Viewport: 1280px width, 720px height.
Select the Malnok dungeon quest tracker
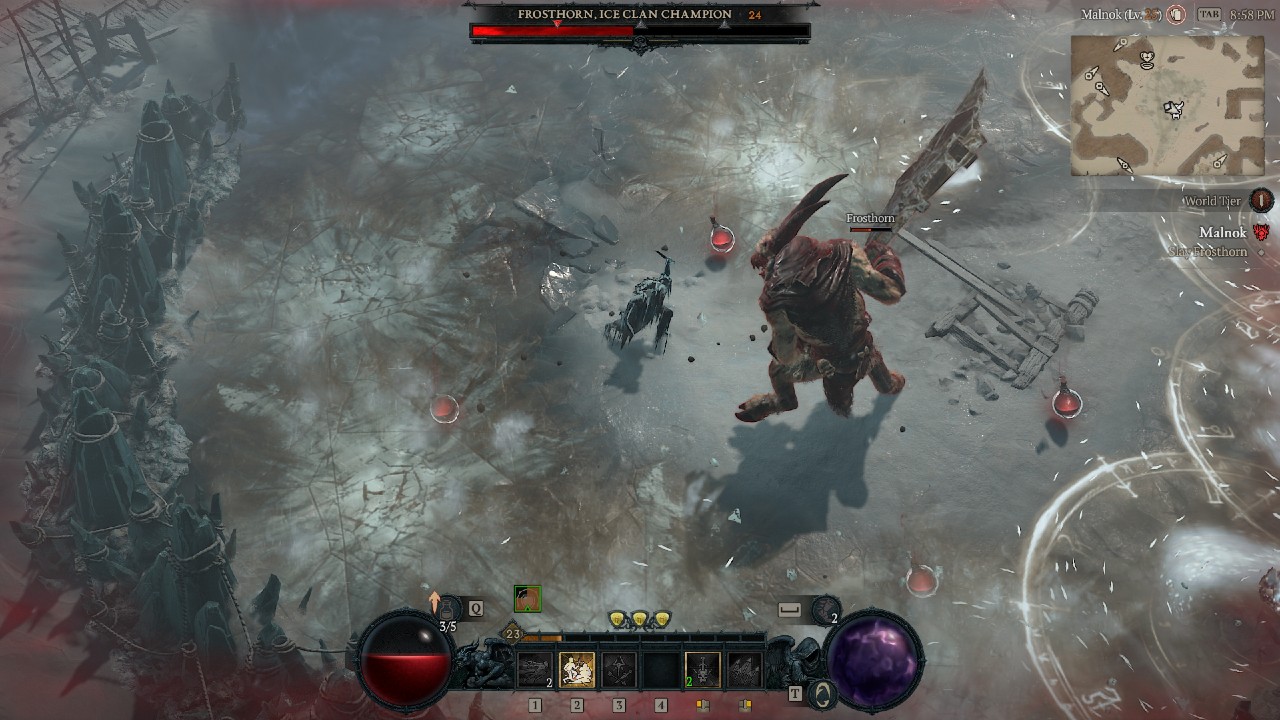click(x=1222, y=232)
